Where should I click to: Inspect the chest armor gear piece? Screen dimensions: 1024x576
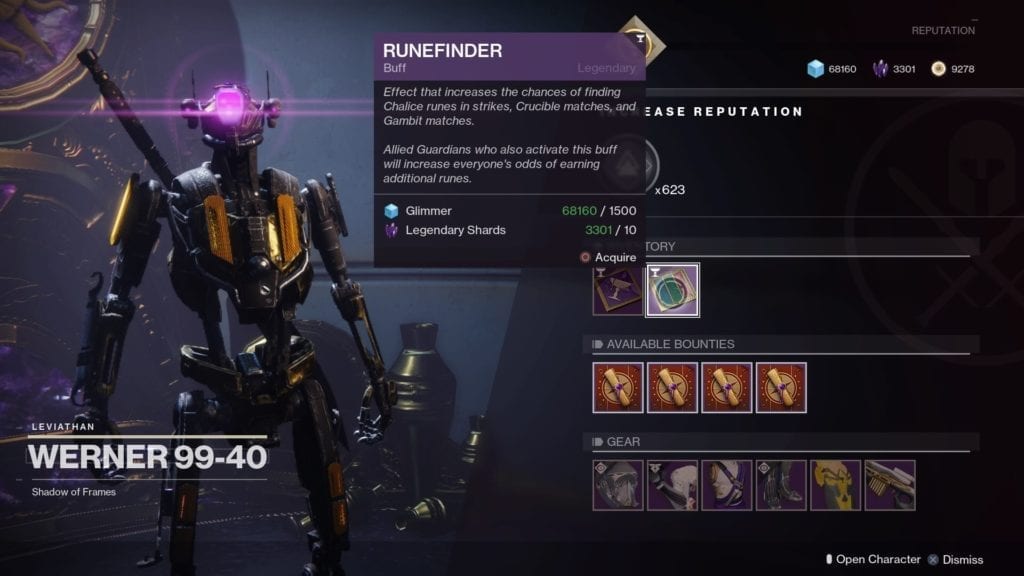pos(726,485)
